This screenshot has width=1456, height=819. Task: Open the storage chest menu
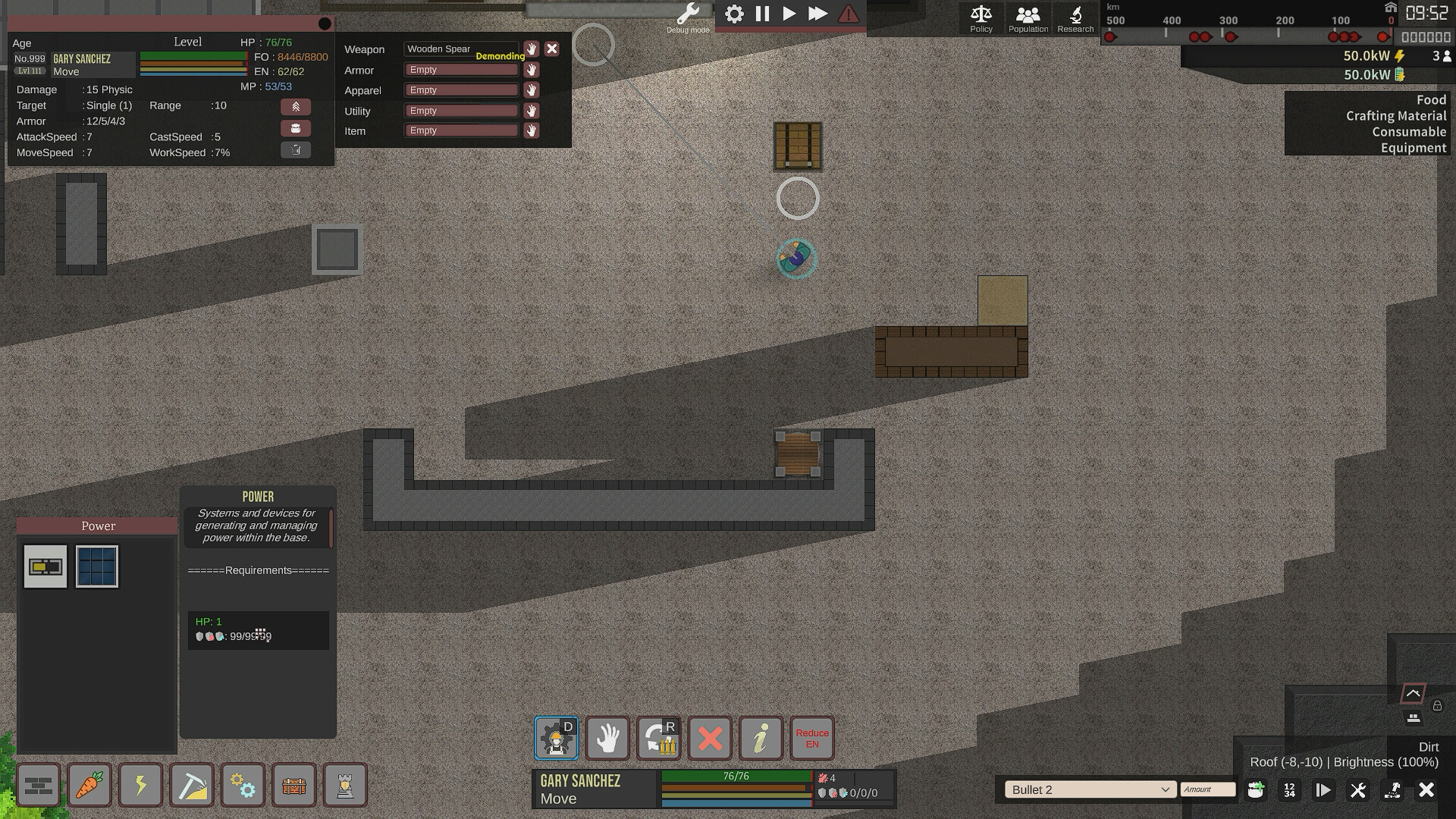(294, 785)
